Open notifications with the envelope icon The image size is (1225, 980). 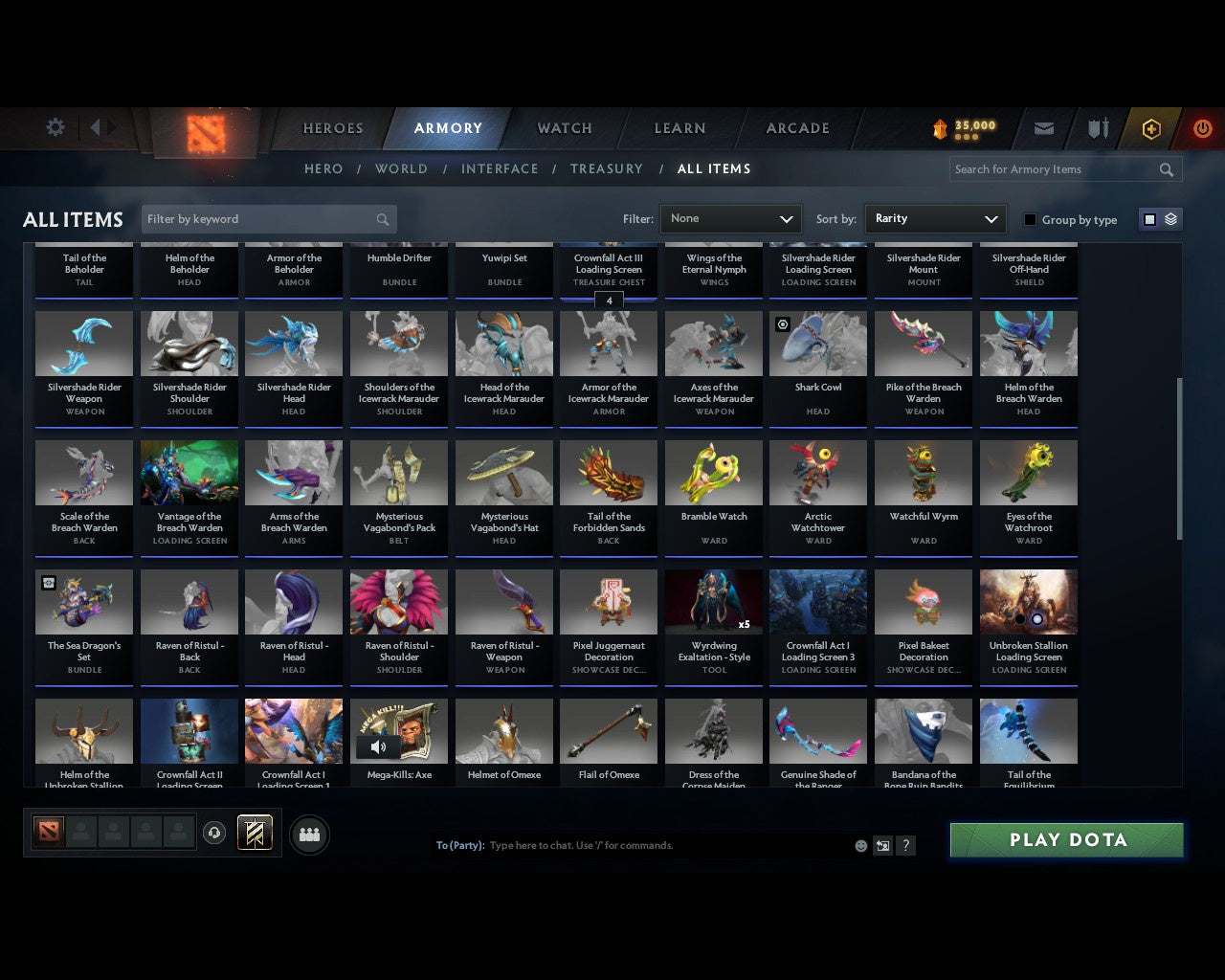[x=1043, y=128]
